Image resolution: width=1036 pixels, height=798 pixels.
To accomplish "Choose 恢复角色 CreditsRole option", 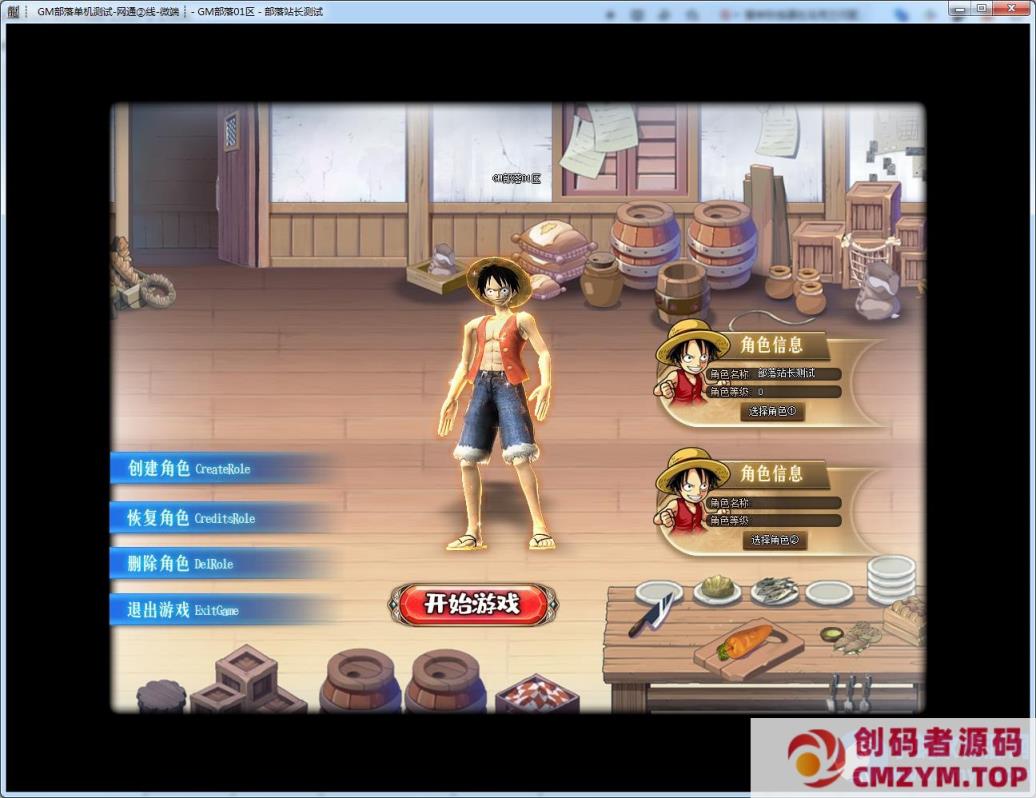I will pos(192,518).
